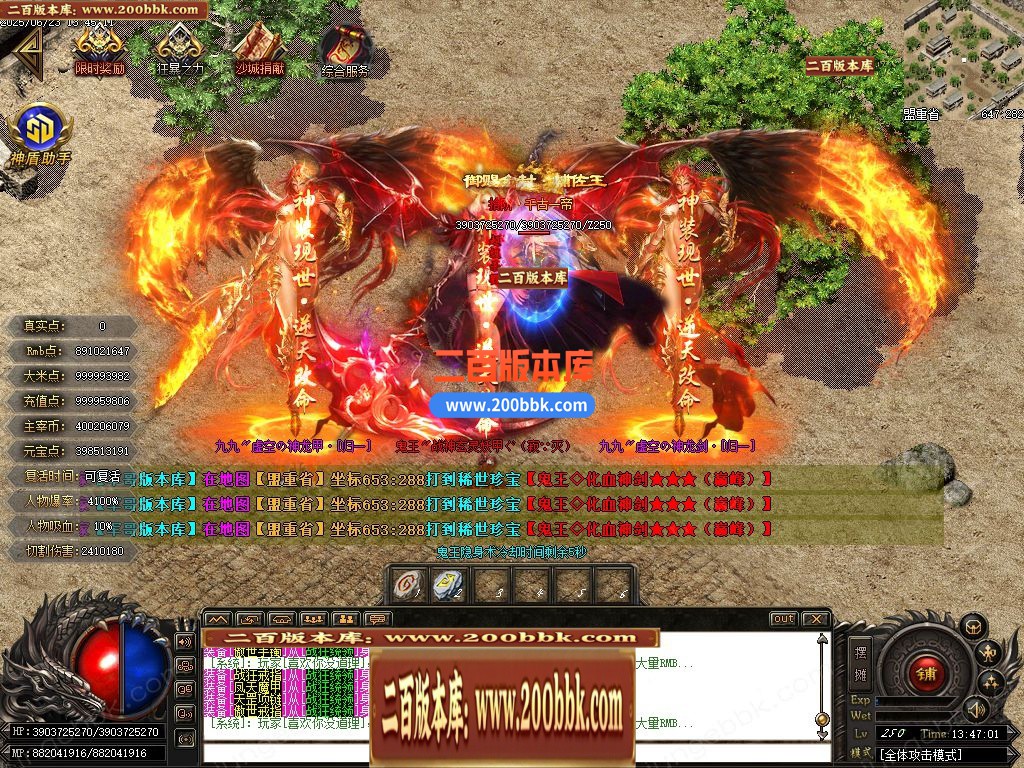Image resolution: width=1024 pixels, height=768 pixels.
Task: Open the round red 铺 shop button
Action: (x=926, y=672)
